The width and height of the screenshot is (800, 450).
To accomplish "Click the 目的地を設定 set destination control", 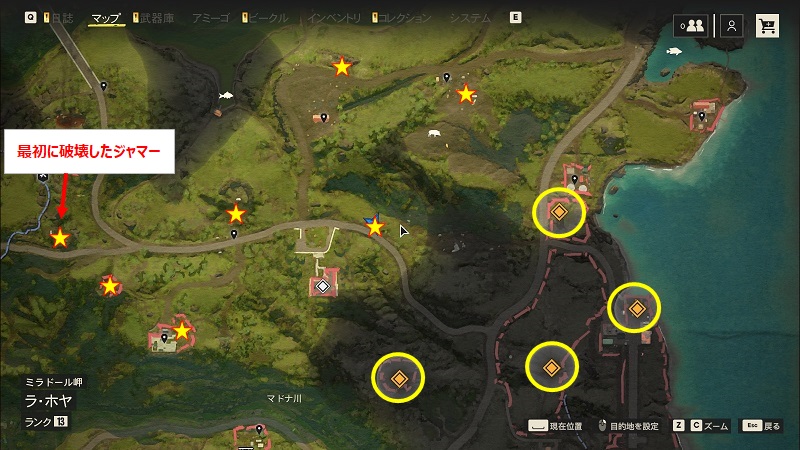I will coord(628,425).
